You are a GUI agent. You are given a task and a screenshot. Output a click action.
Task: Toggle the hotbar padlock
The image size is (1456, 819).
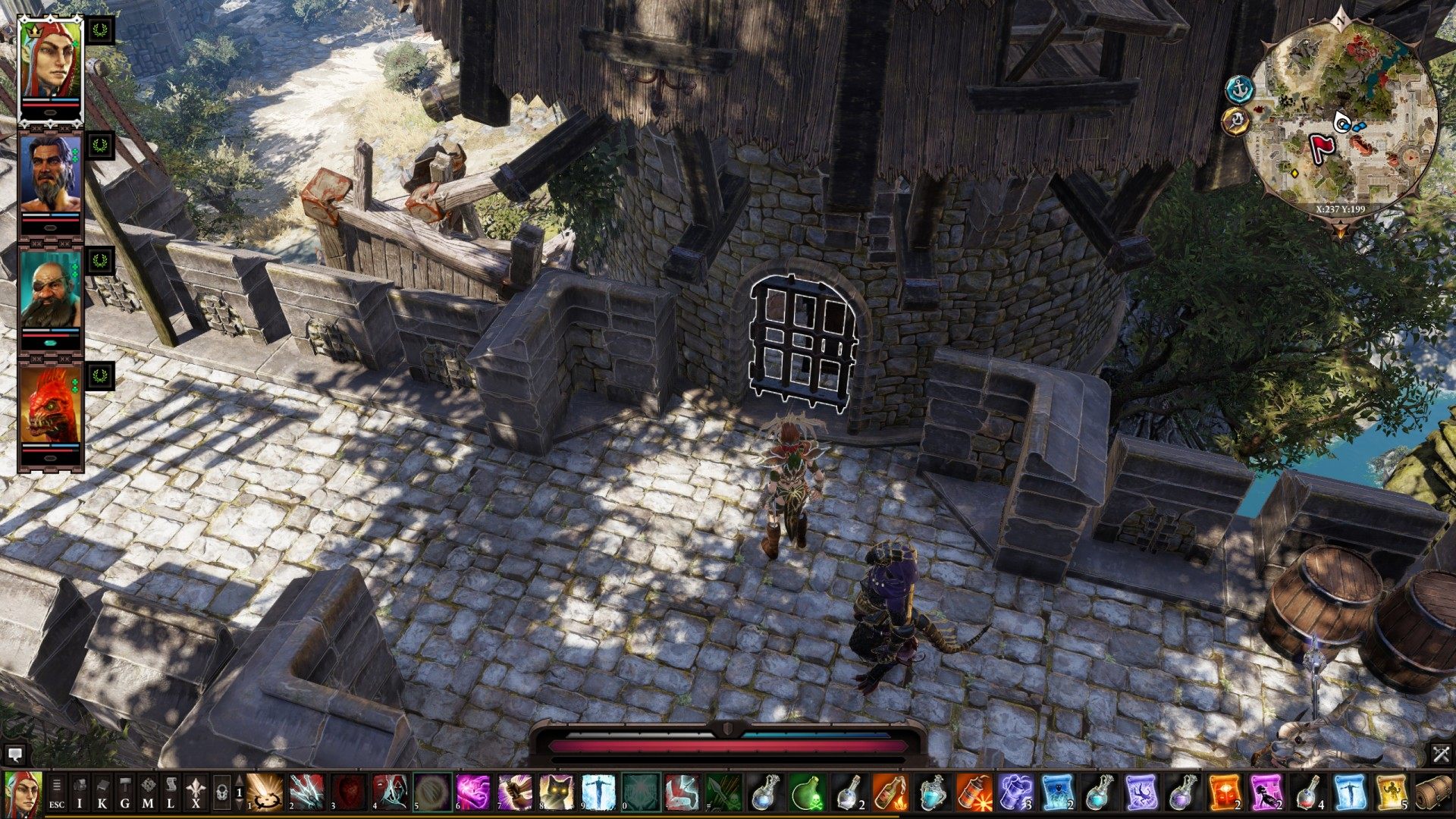coord(221,793)
